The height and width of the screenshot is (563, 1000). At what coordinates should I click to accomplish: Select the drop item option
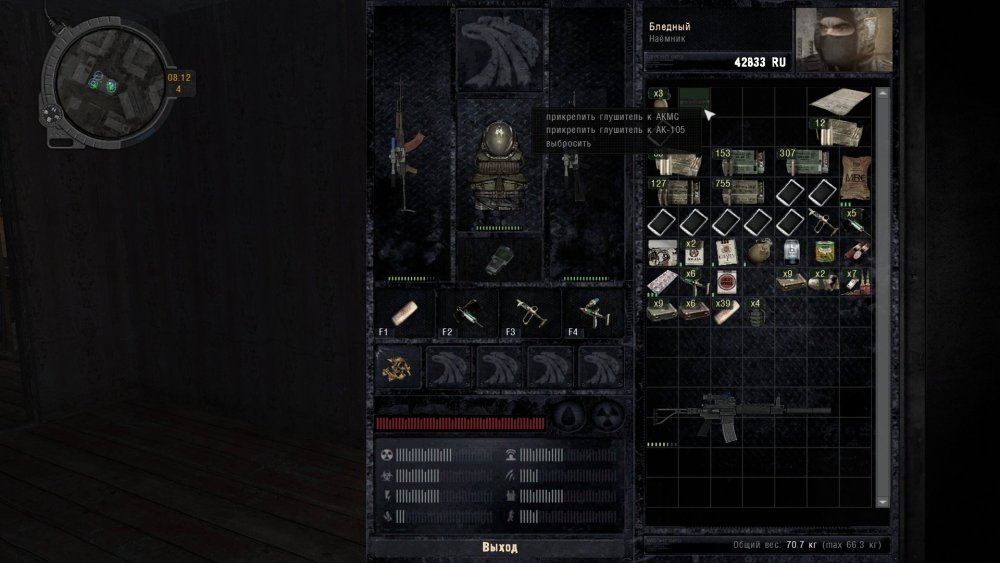[568, 143]
